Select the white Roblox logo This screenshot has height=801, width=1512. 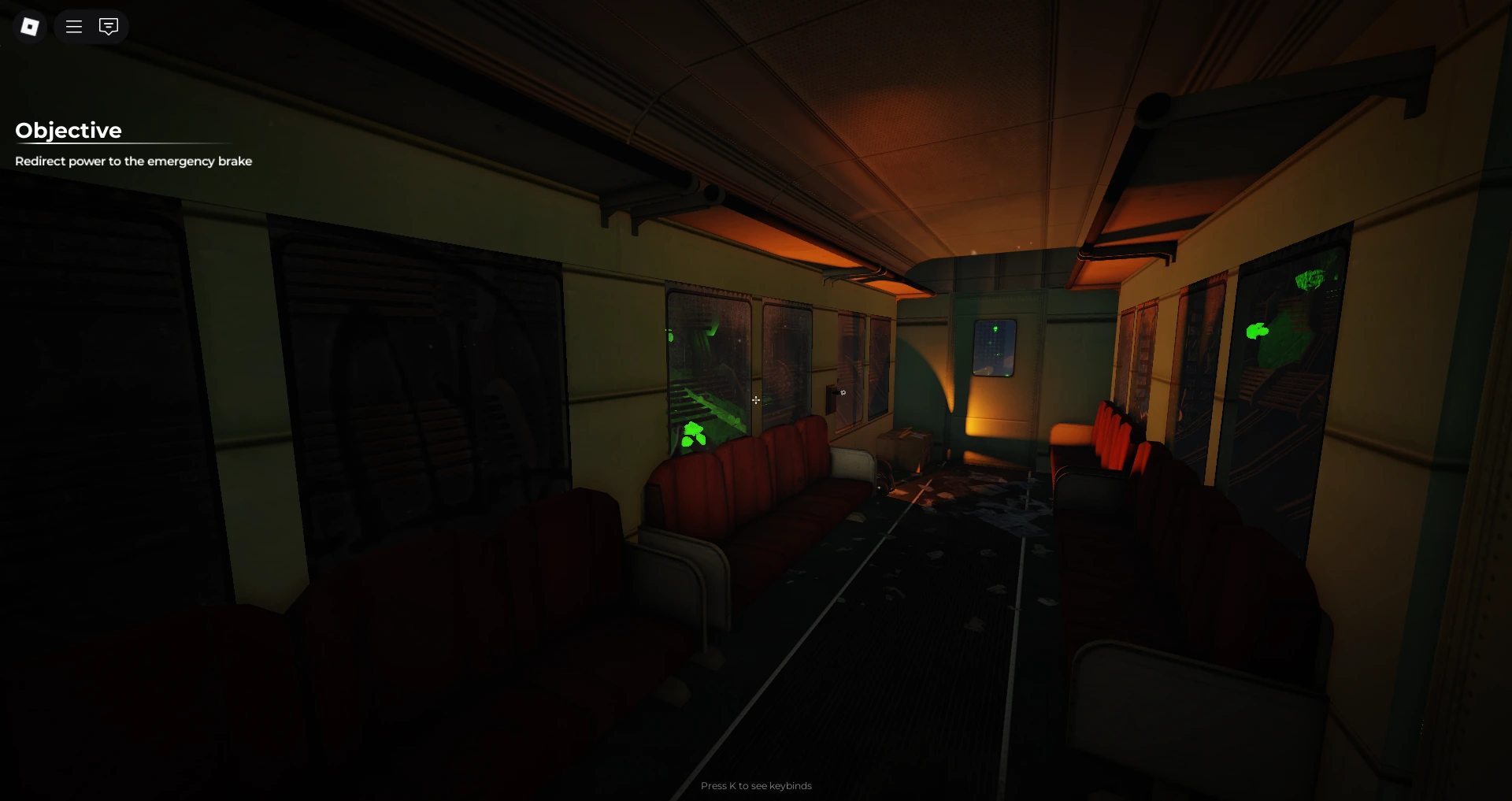29,26
